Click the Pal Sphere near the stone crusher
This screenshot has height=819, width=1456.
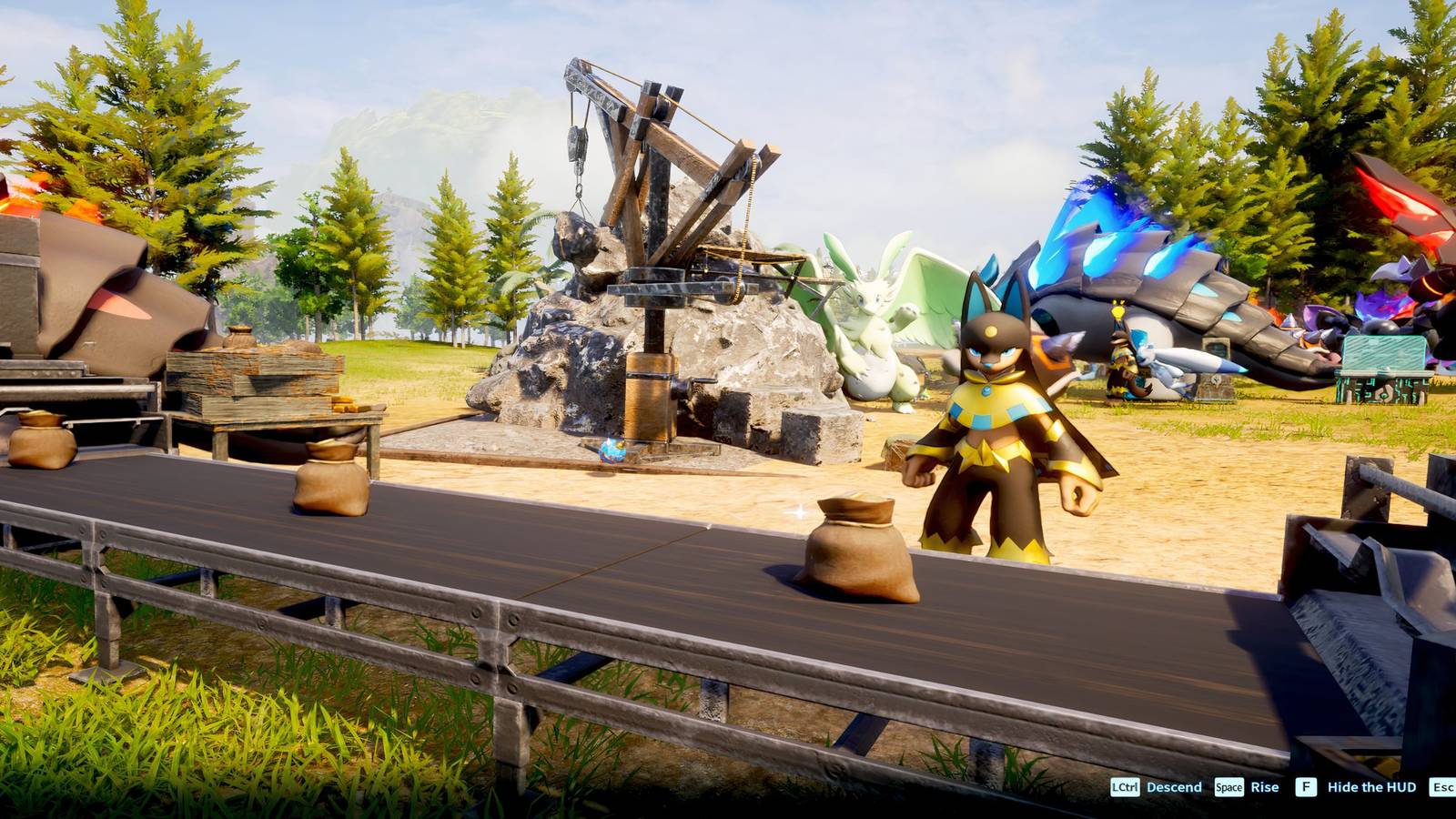[612, 448]
